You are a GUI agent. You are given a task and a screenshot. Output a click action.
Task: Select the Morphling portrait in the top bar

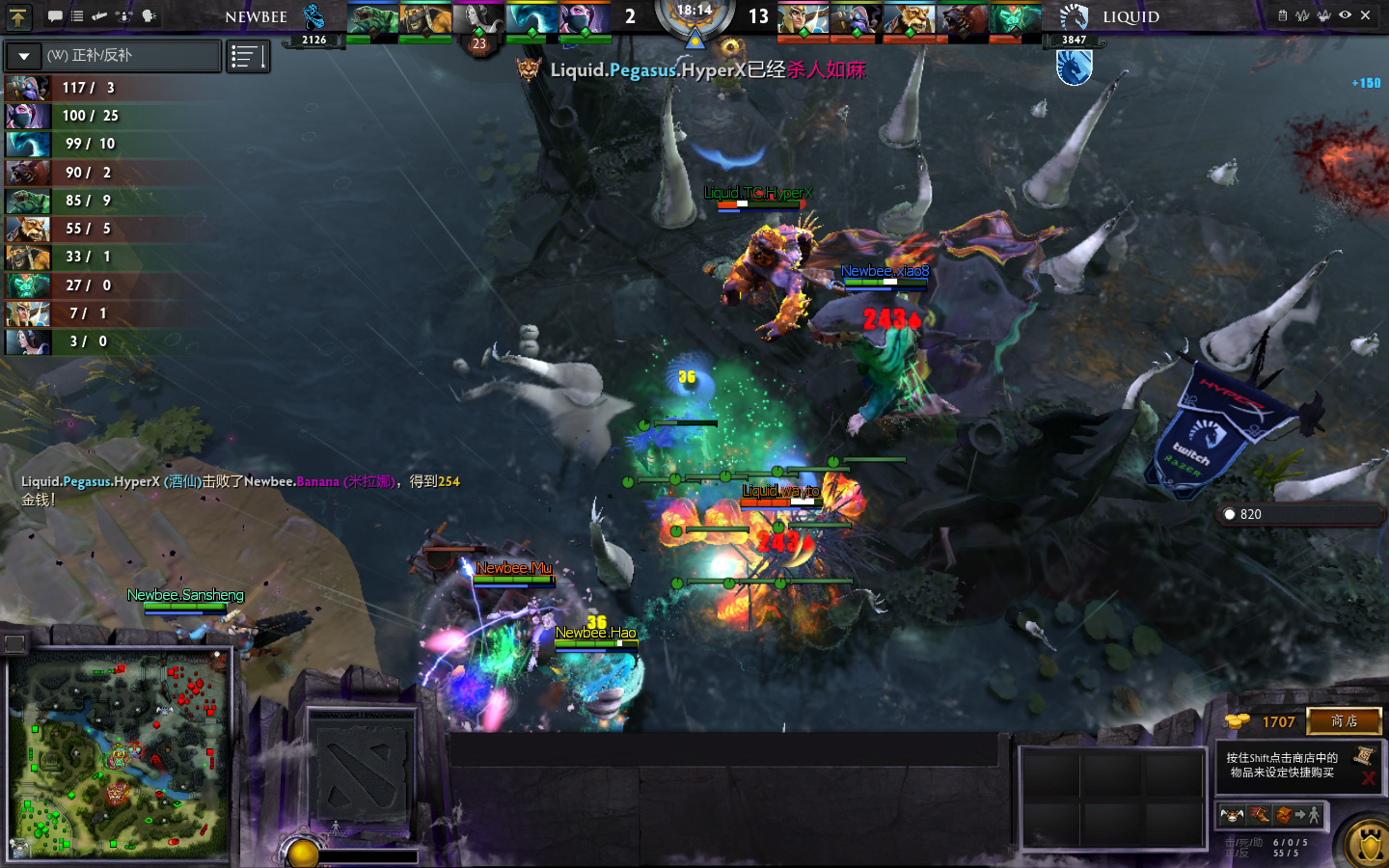[x=531, y=19]
